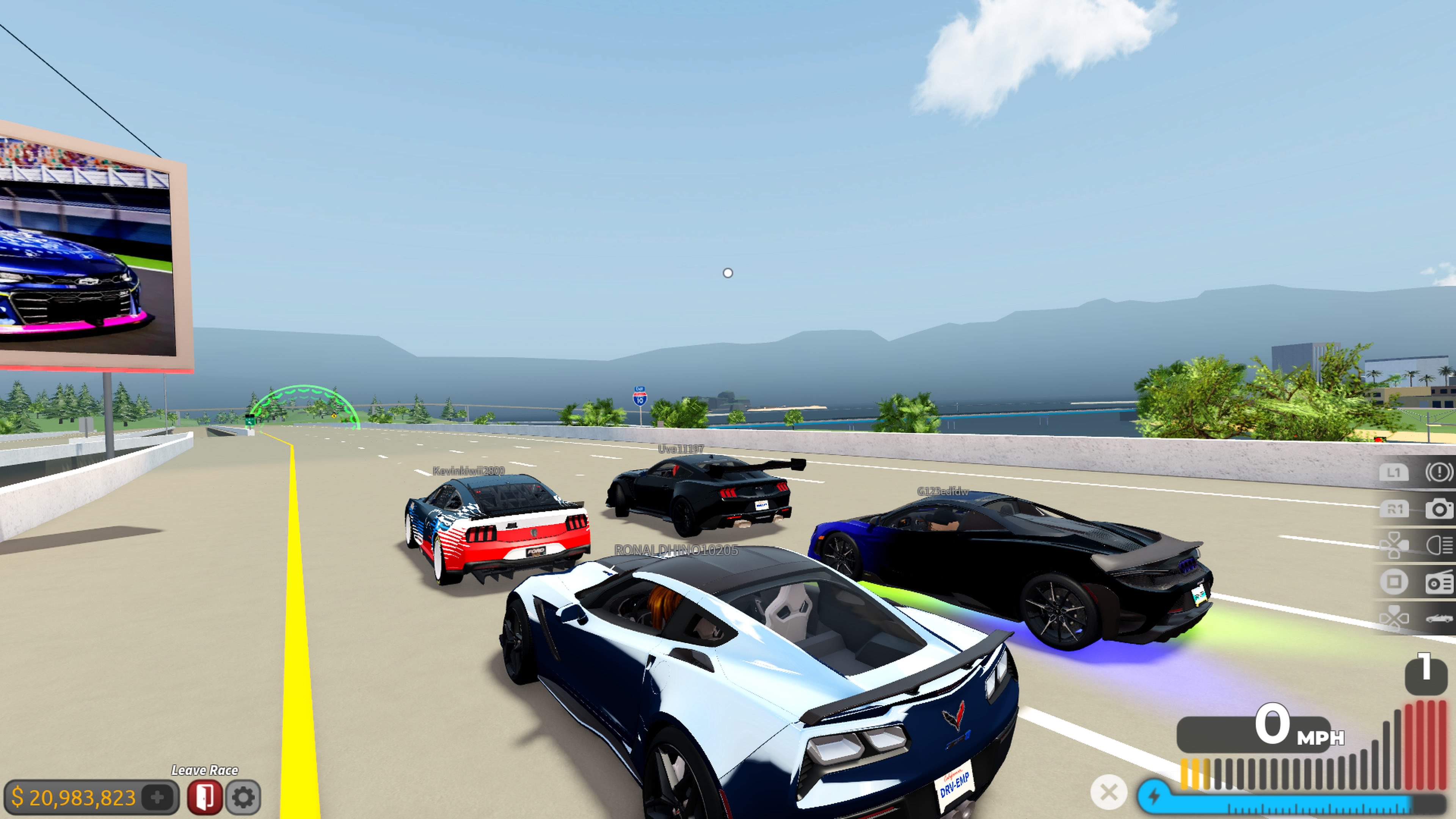The width and height of the screenshot is (1456, 819).
Task: Open settings with the gear button
Action: (x=243, y=797)
